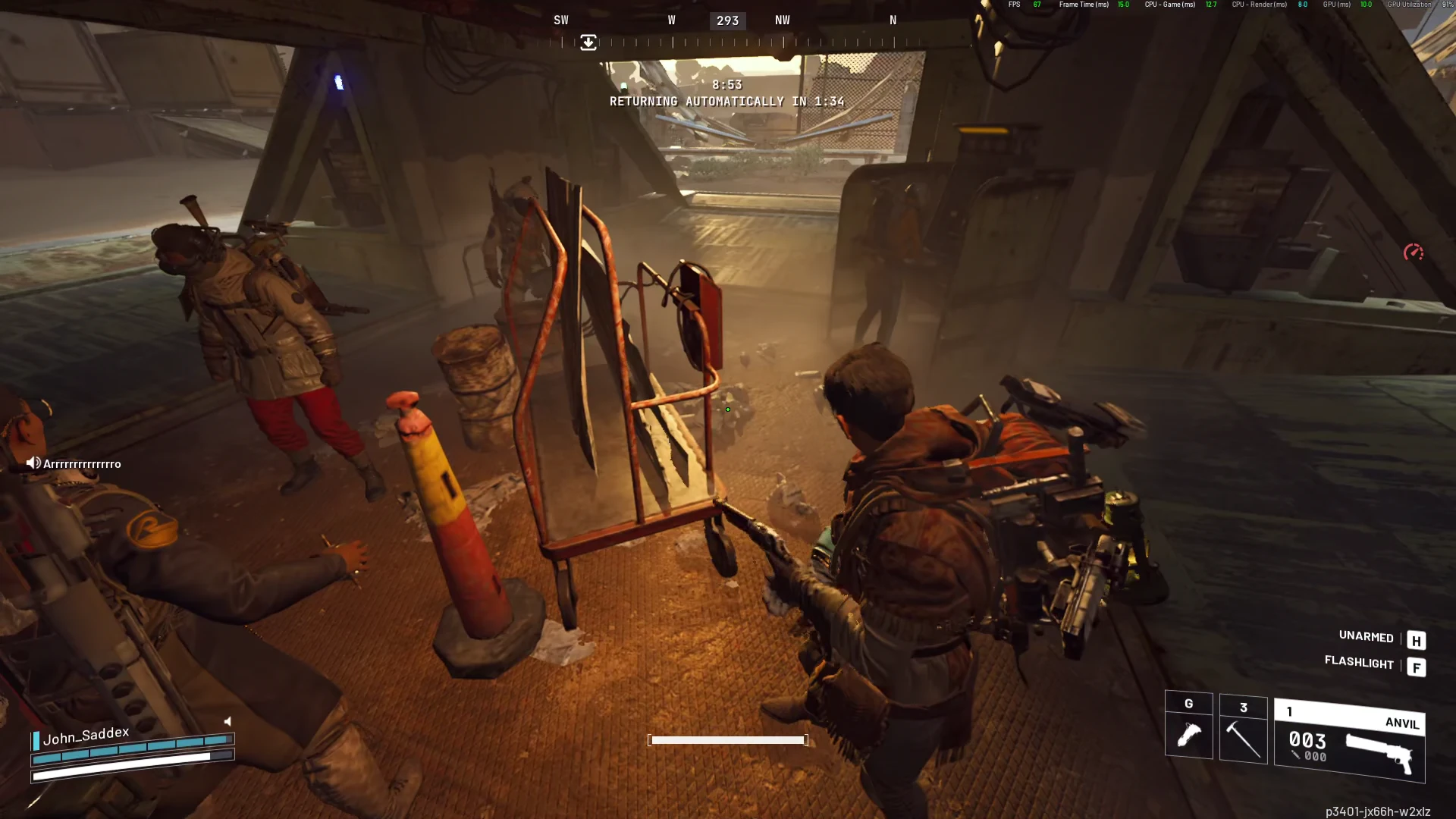This screenshot has width=1456, height=819.
Task: Choose the hammer tool in slot 3
Action: coord(1243,729)
